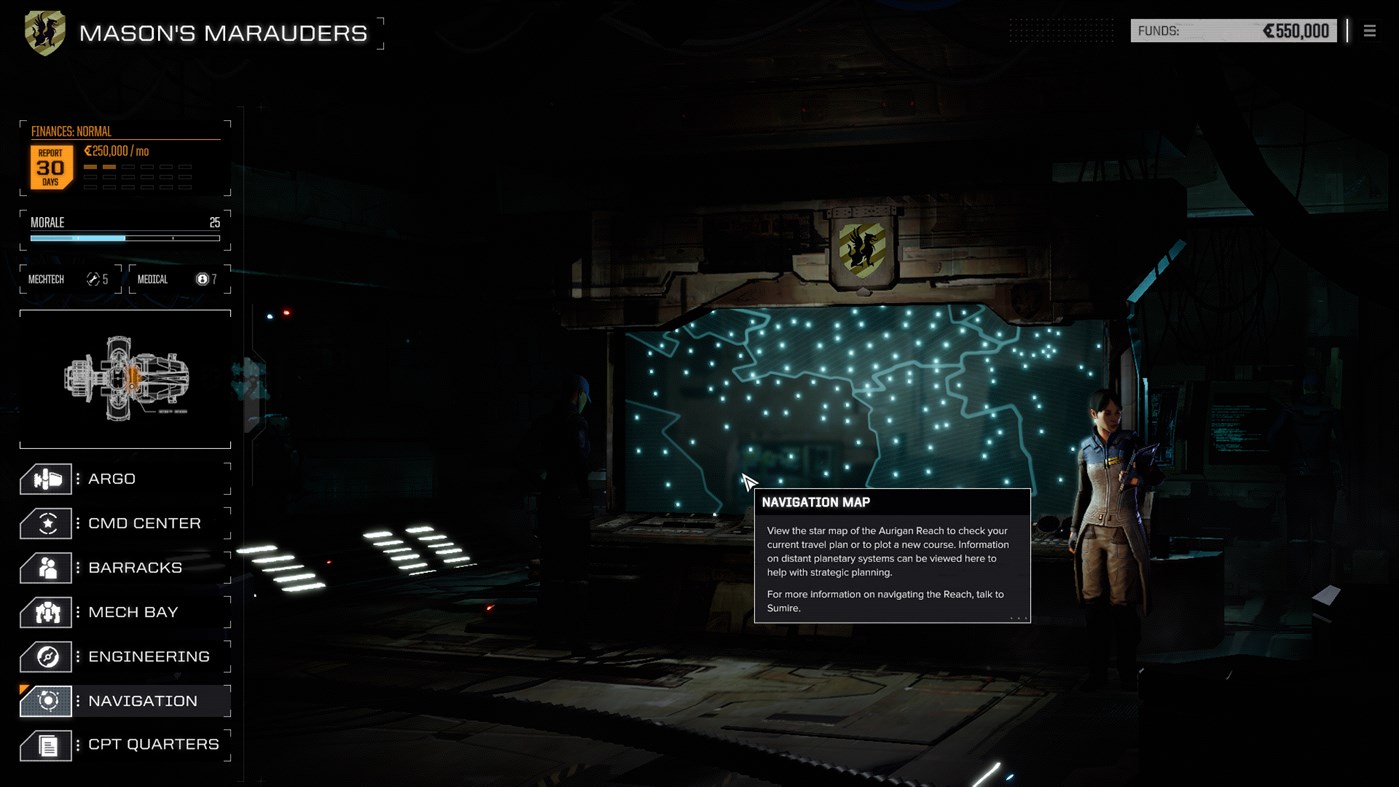Click the Argo ship schematic
Image resolution: width=1399 pixels, height=787 pixels.
coord(124,378)
